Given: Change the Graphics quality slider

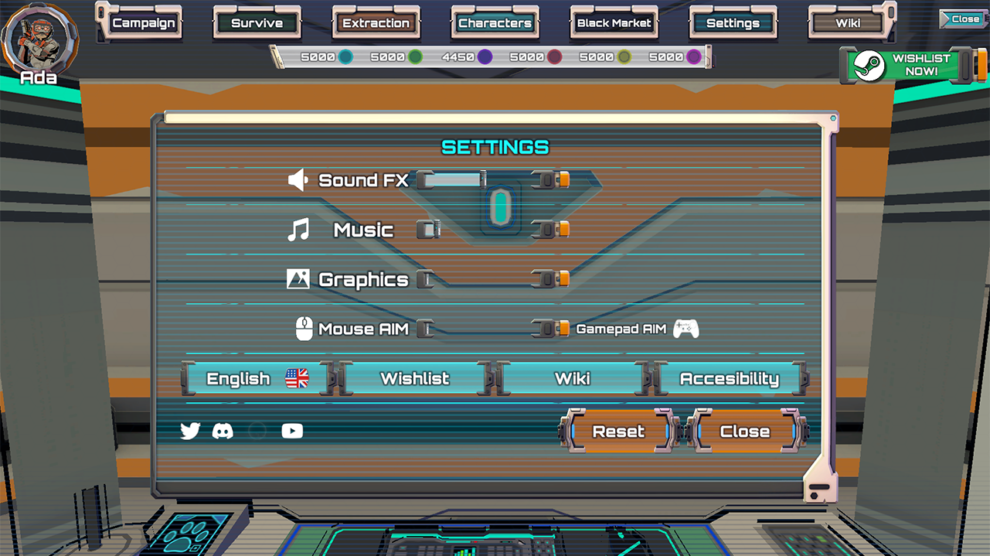Looking at the screenshot, I should (x=490, y=279).
